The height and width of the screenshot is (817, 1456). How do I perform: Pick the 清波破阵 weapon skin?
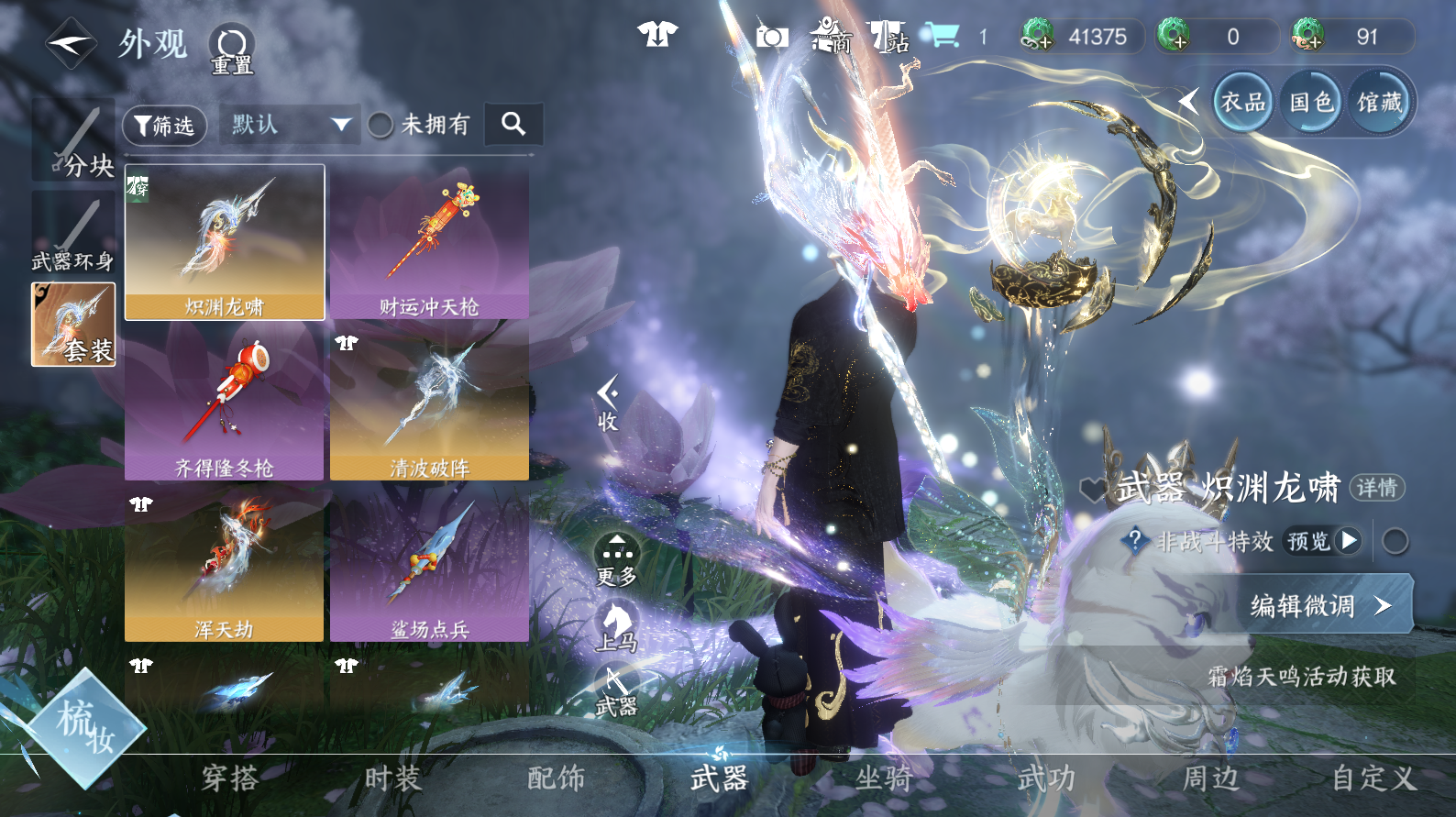coord(429,403)
